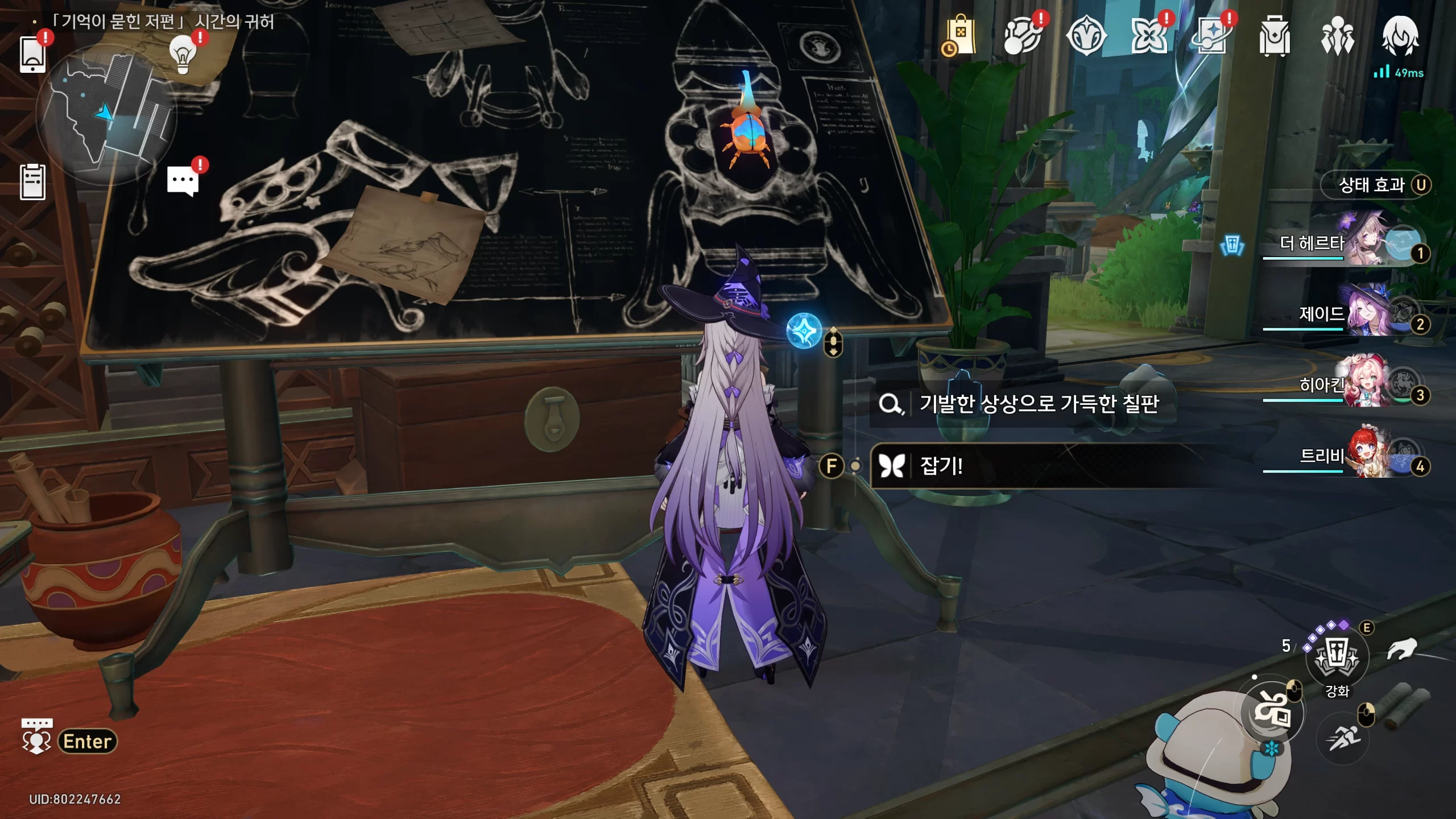Open the phone menu icon

pos(32,55)
